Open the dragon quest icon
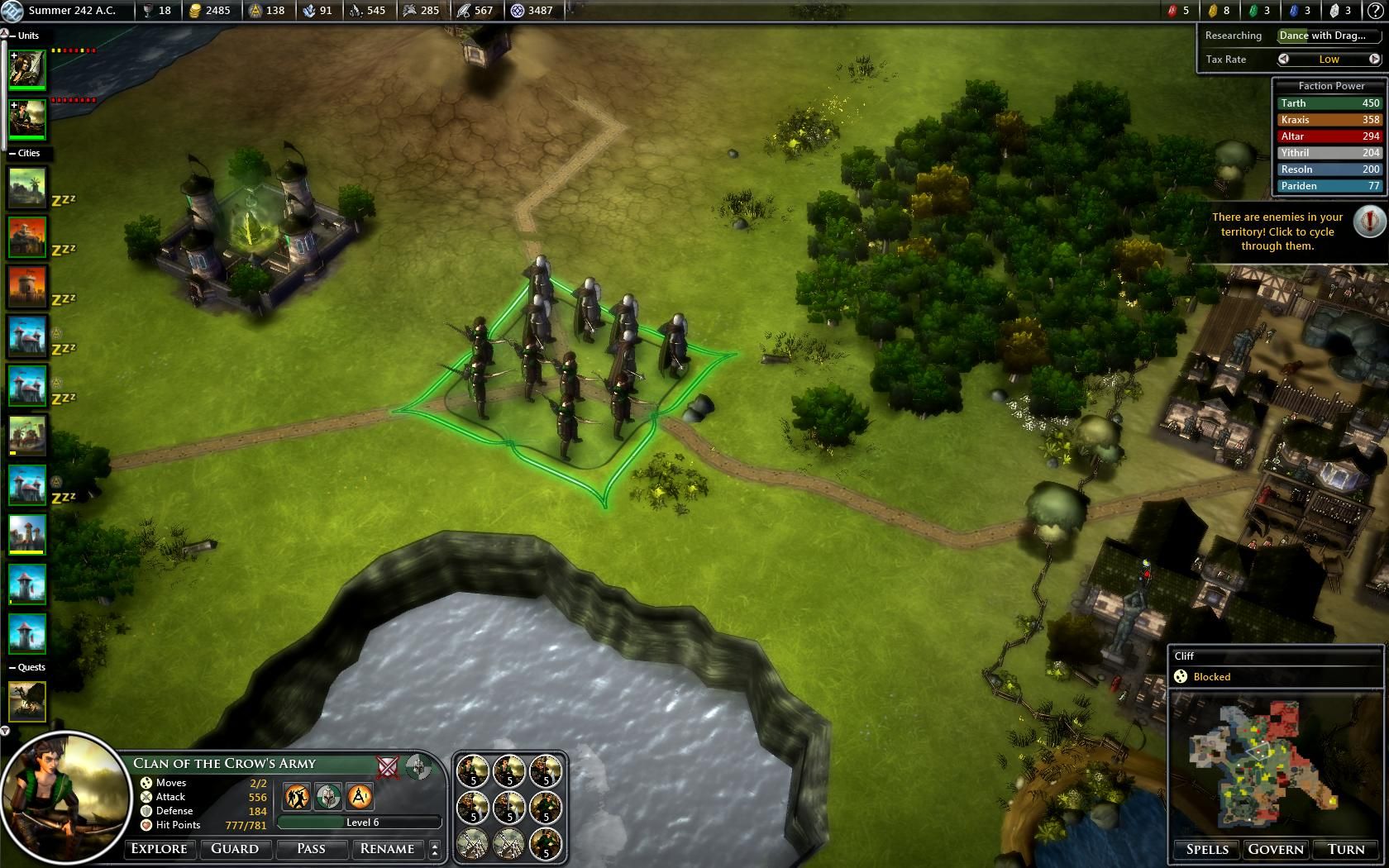 27,701
